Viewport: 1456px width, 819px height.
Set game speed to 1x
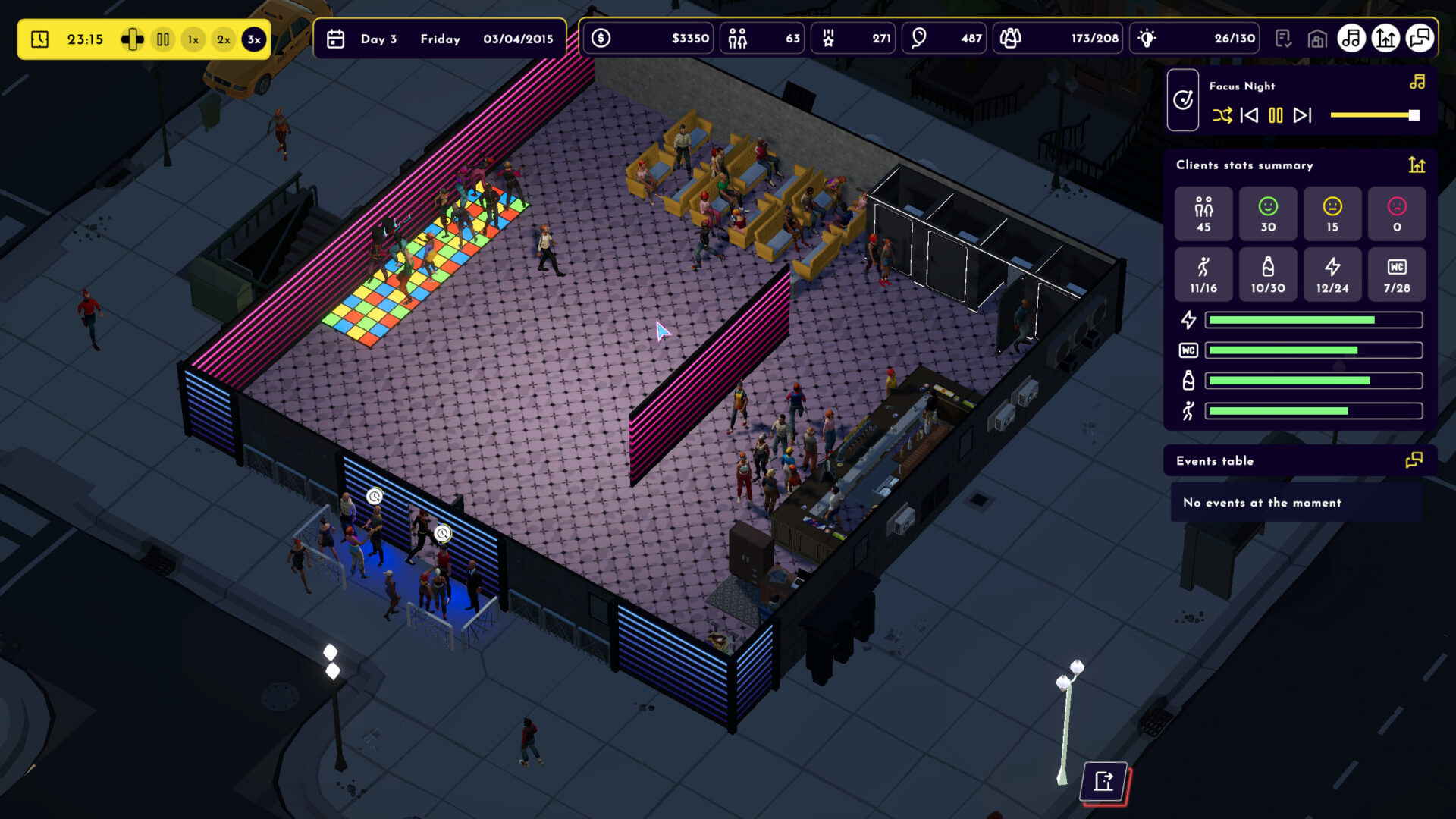pyautogui.click(x=193, y=39)
